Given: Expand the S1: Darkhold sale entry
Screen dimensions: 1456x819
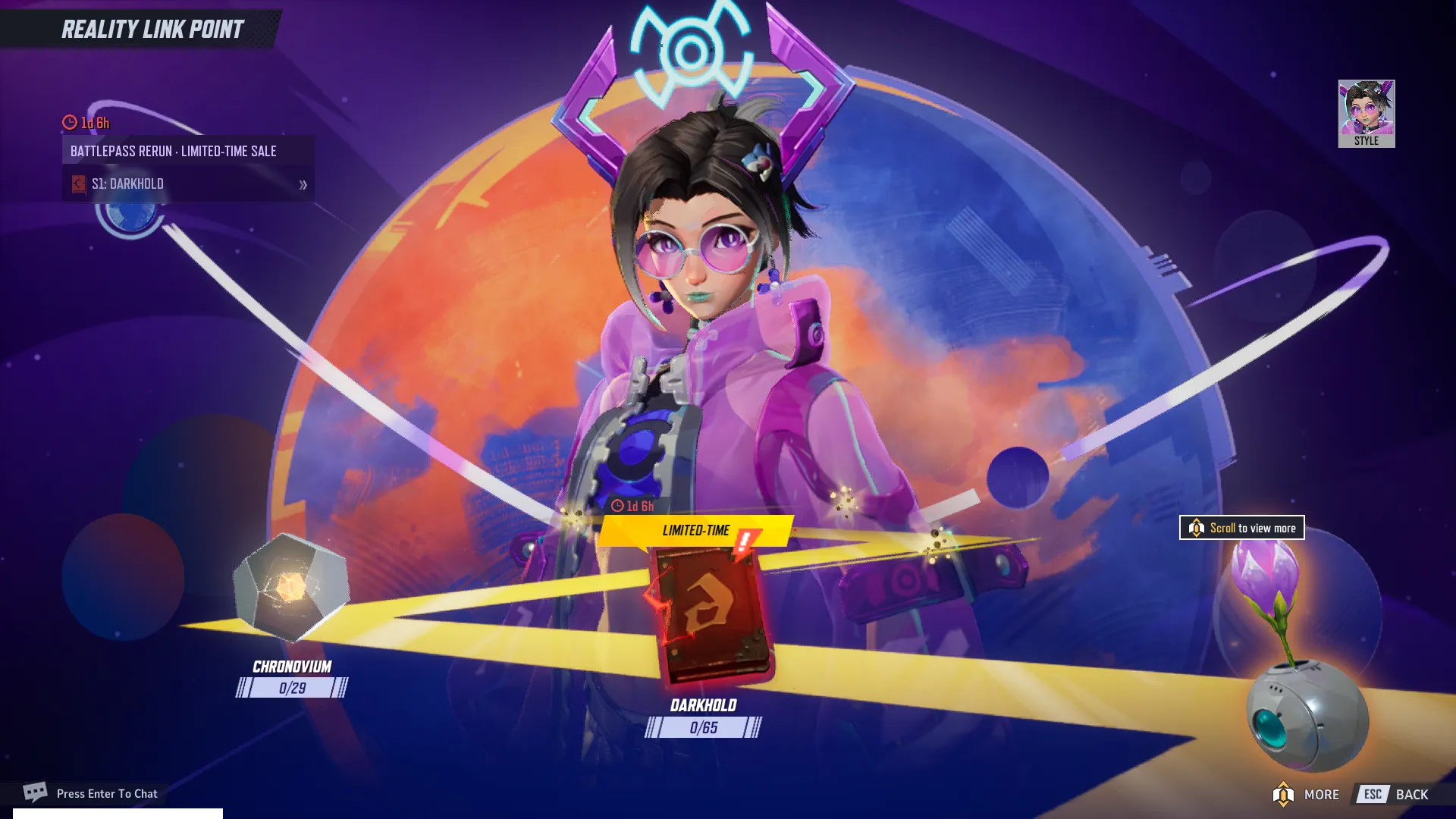Looking at the screenshot, I should click(188, 184).
